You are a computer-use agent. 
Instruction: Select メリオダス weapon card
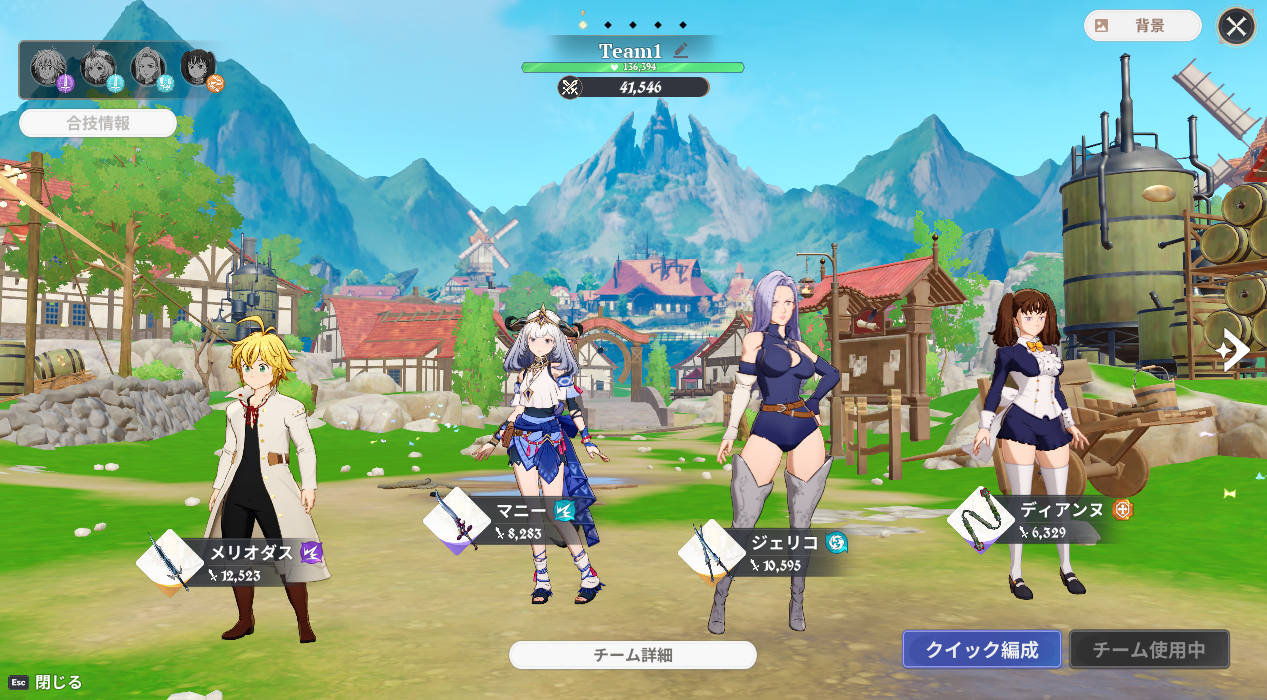coord(169,563)
